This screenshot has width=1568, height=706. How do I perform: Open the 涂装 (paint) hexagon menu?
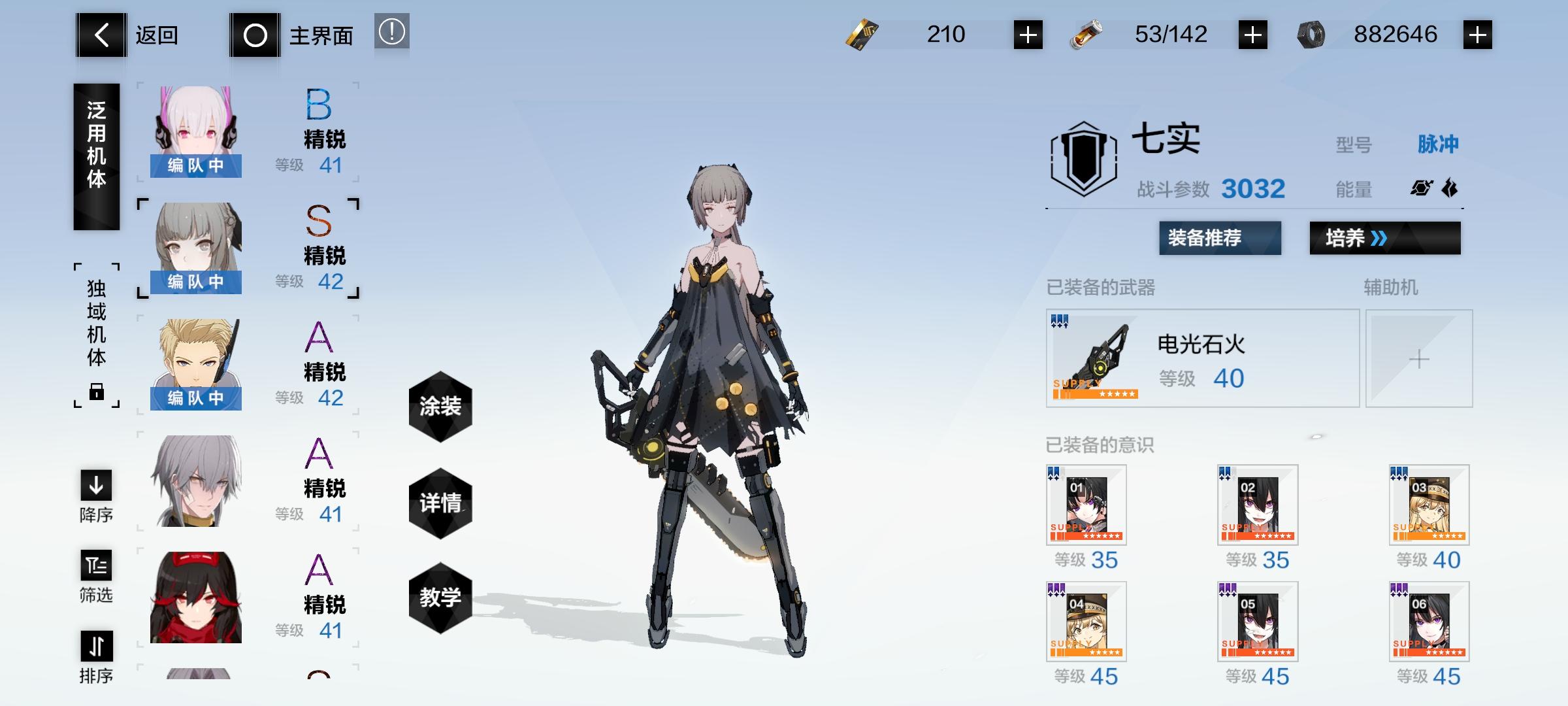point(440,405)
